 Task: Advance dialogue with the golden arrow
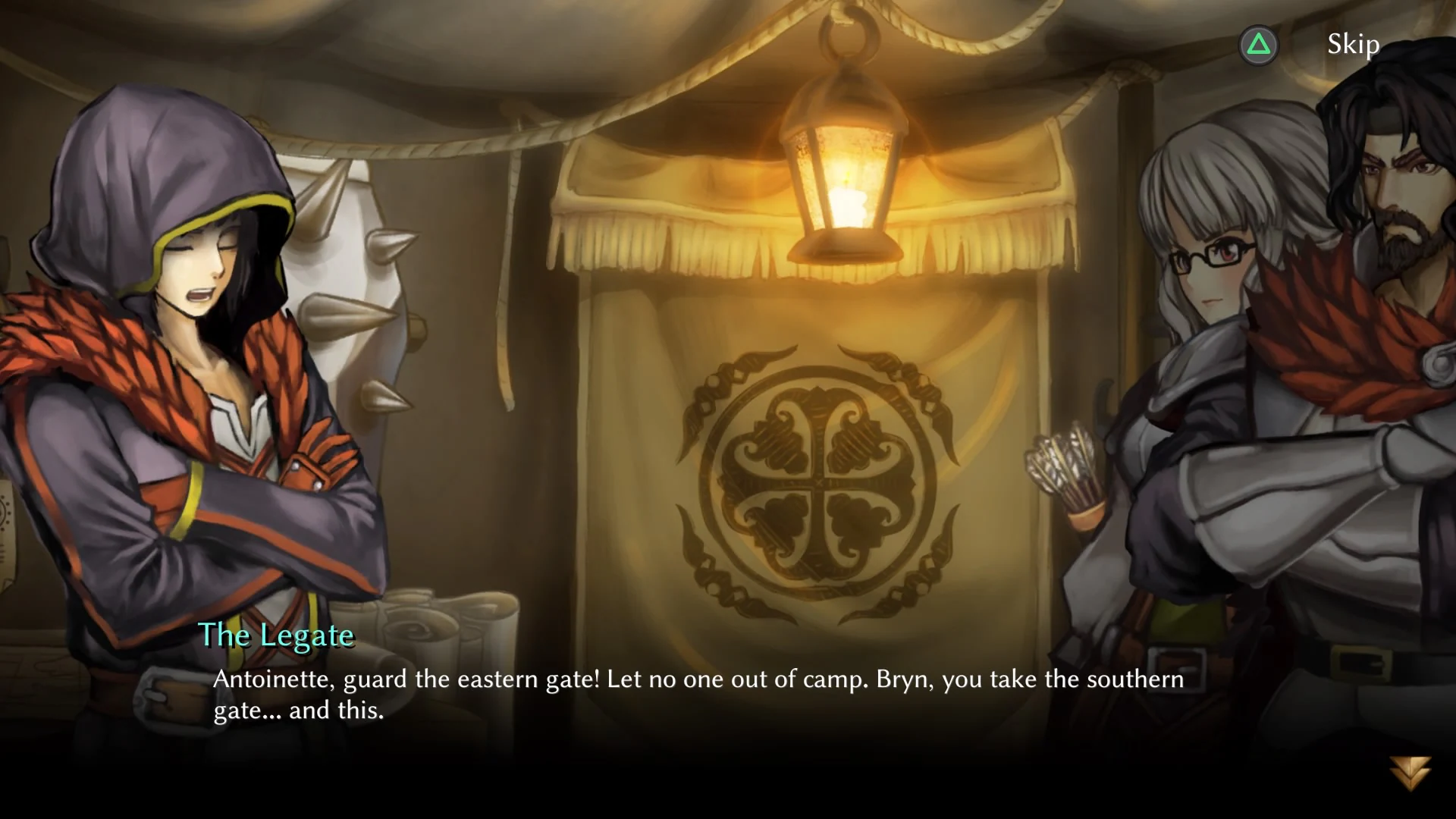pos(1410,772)
